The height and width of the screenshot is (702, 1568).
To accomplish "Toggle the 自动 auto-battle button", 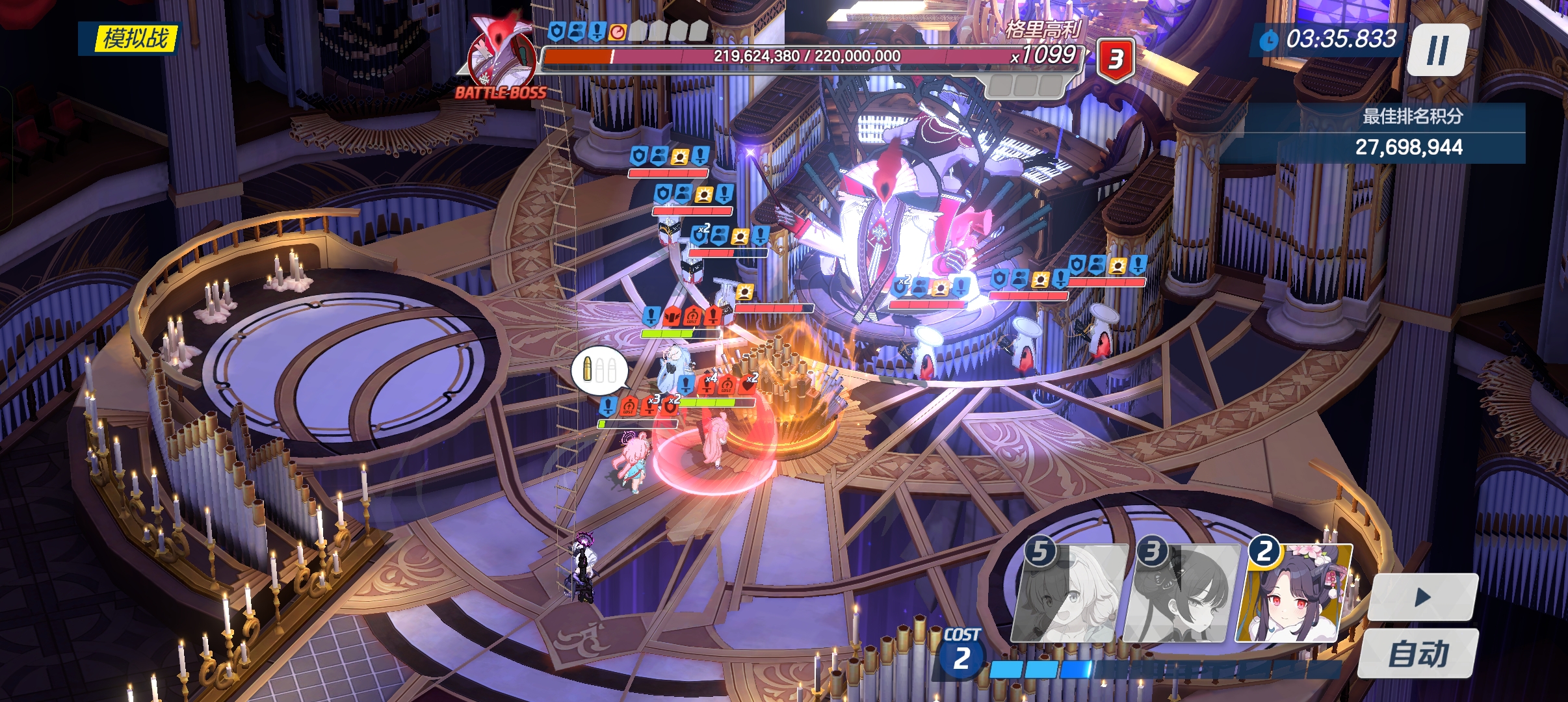I will (x=1418, y=654).
